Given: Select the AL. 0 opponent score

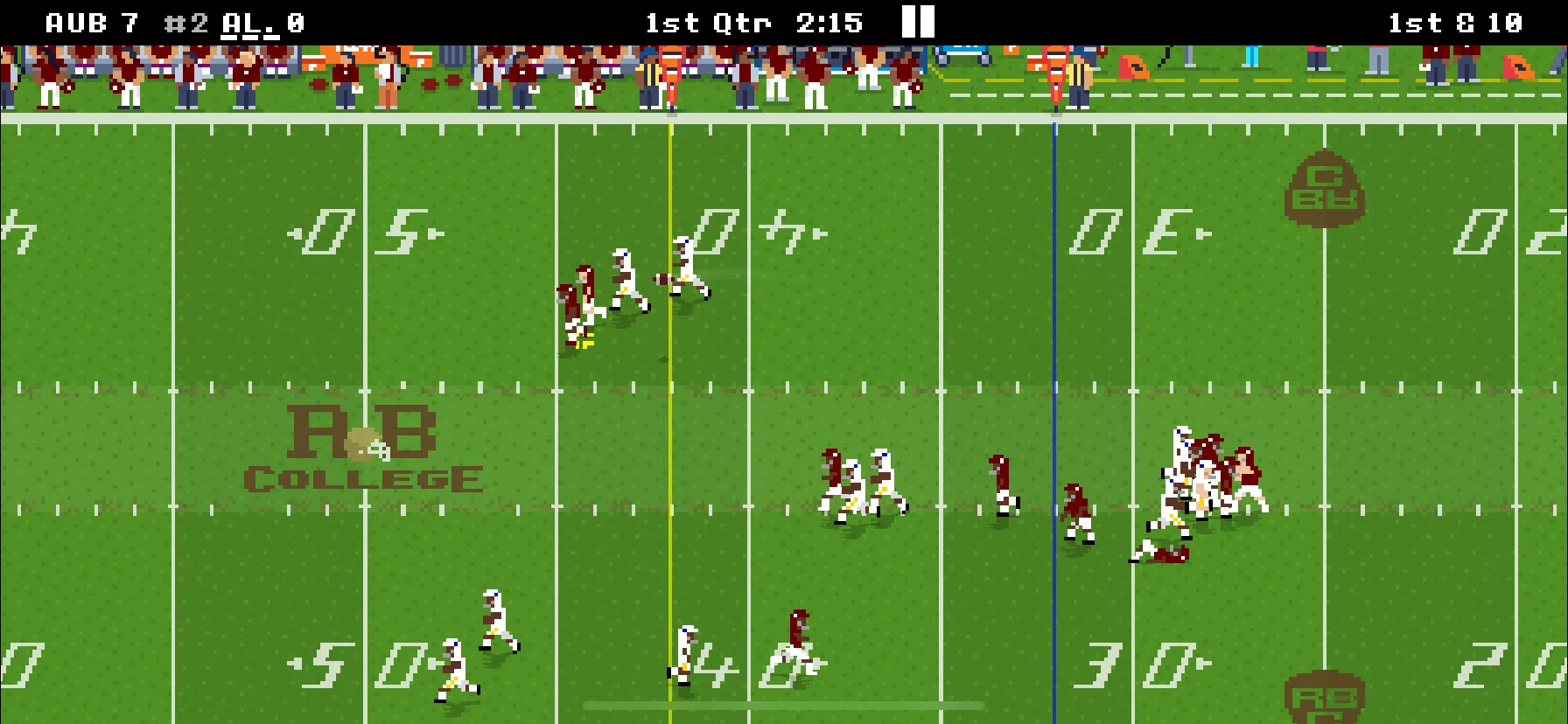Looking at the screenshot, I should click(x=262, y=22).
